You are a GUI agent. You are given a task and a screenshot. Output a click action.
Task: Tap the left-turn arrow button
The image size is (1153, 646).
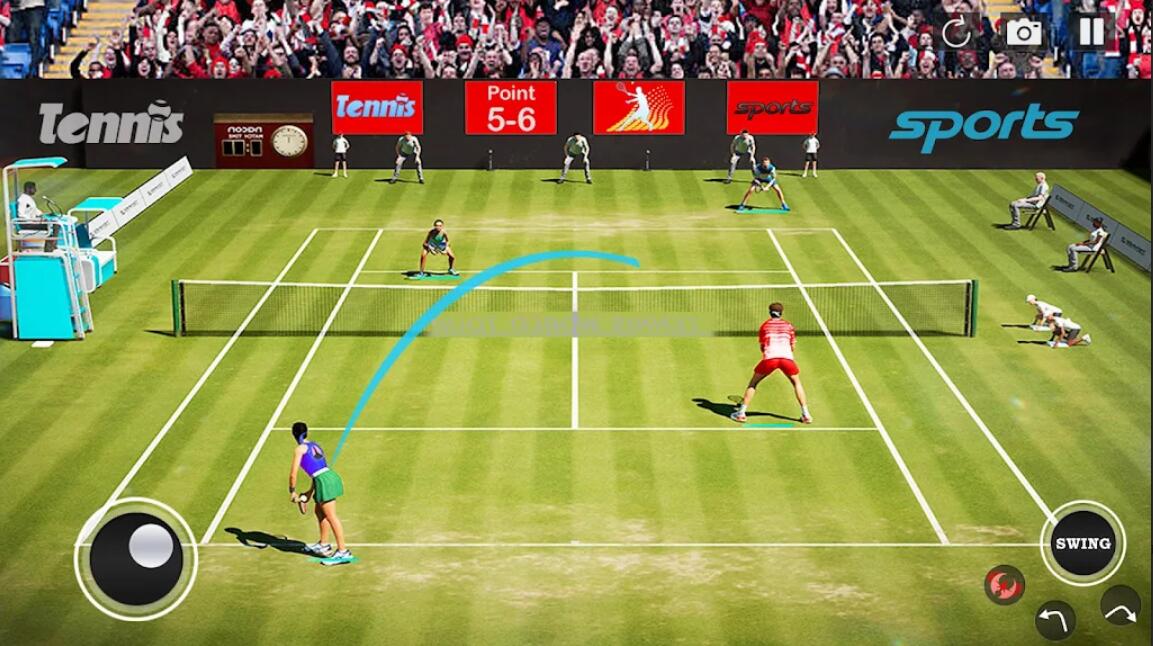click(1055, 620)
